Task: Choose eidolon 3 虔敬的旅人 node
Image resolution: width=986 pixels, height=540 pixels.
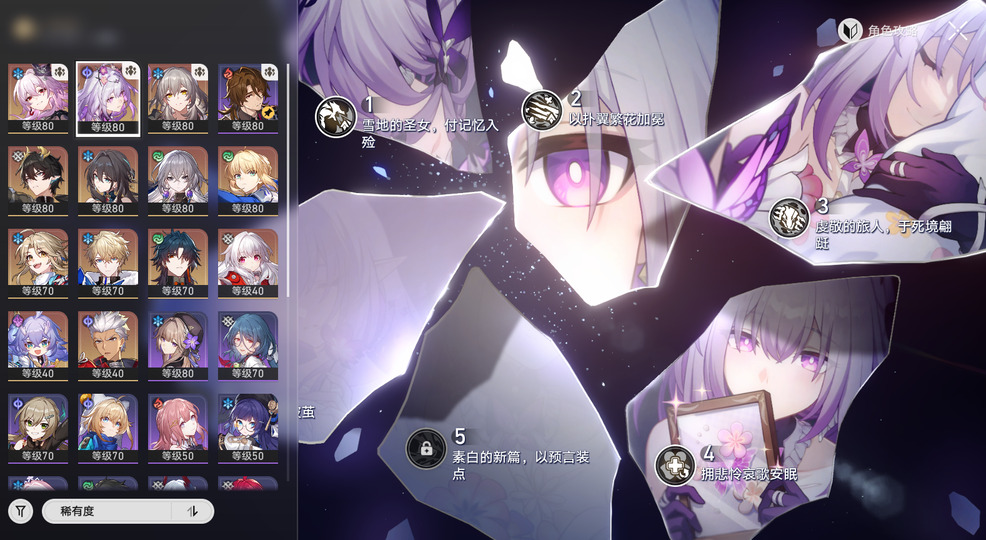Action: 789,217
